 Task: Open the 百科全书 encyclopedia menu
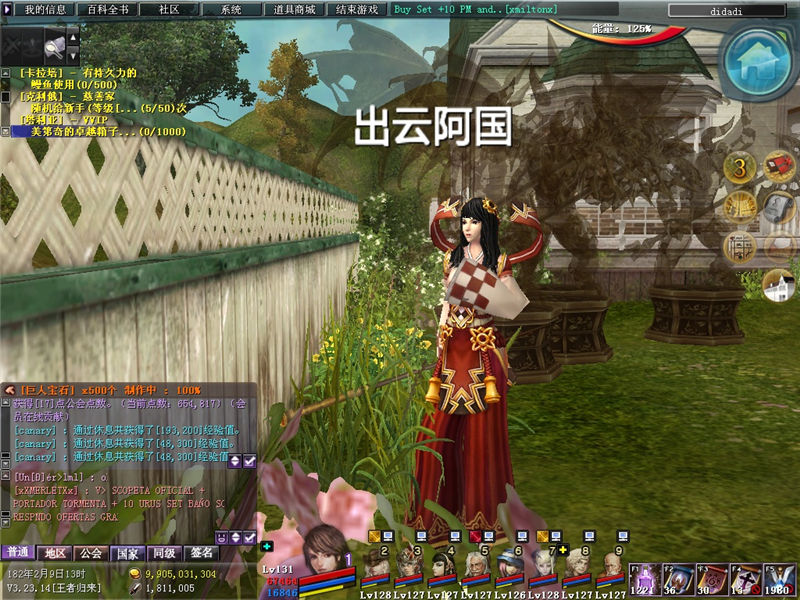point(107,9)
